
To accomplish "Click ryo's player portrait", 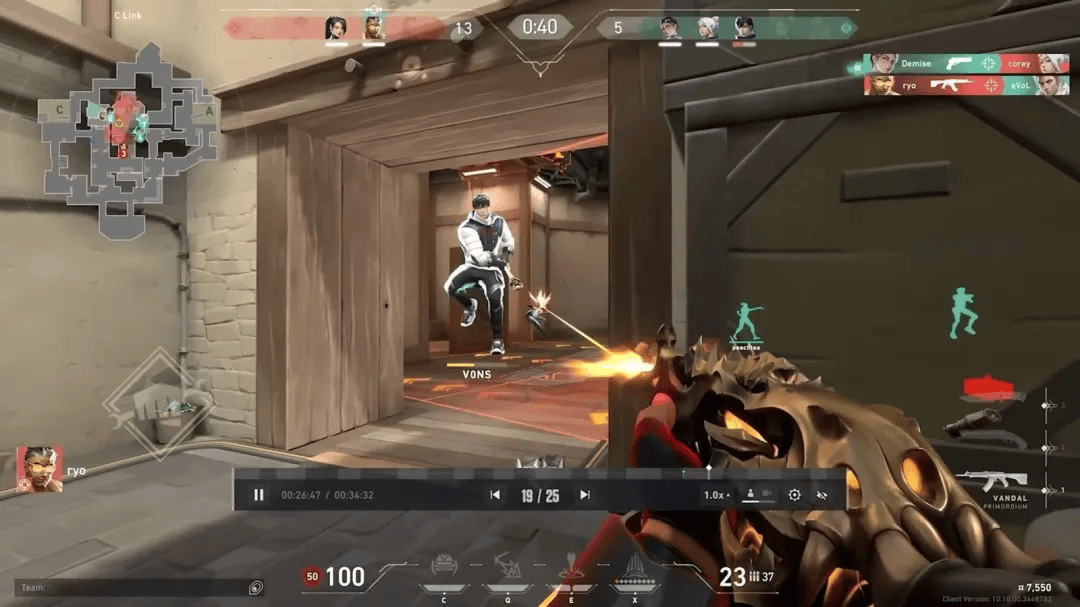I will [x=39, y=469].
